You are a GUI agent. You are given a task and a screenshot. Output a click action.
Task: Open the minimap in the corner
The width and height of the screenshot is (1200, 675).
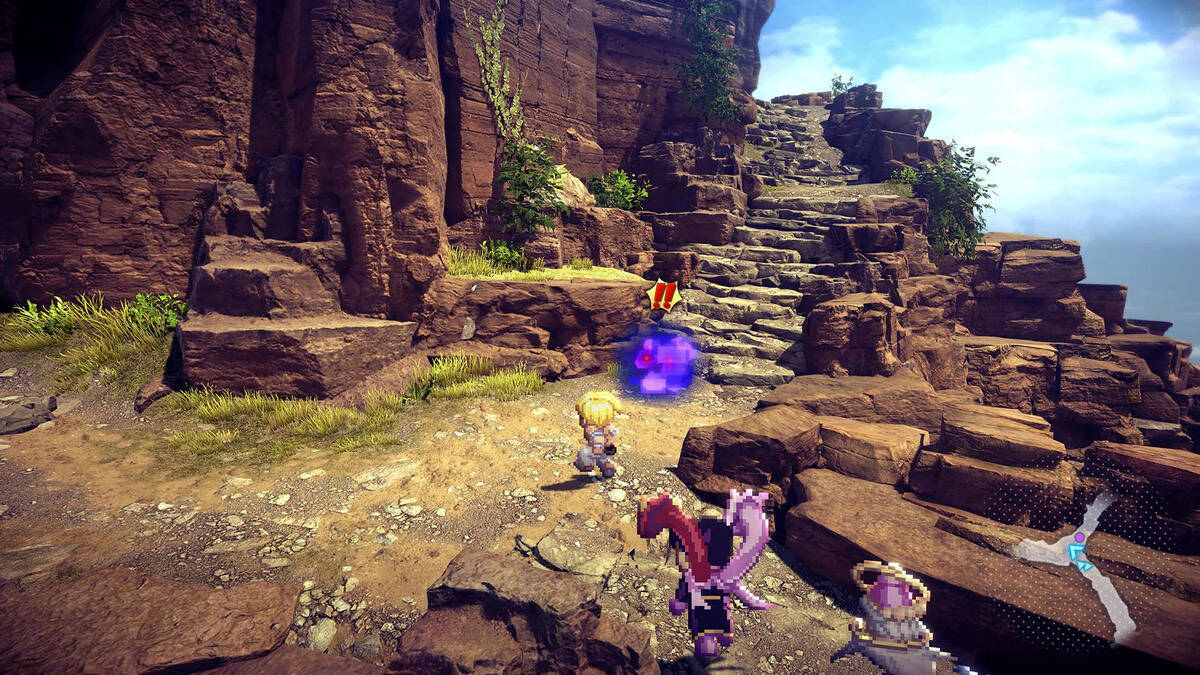pyautogui.click(x=1078, y=556)
